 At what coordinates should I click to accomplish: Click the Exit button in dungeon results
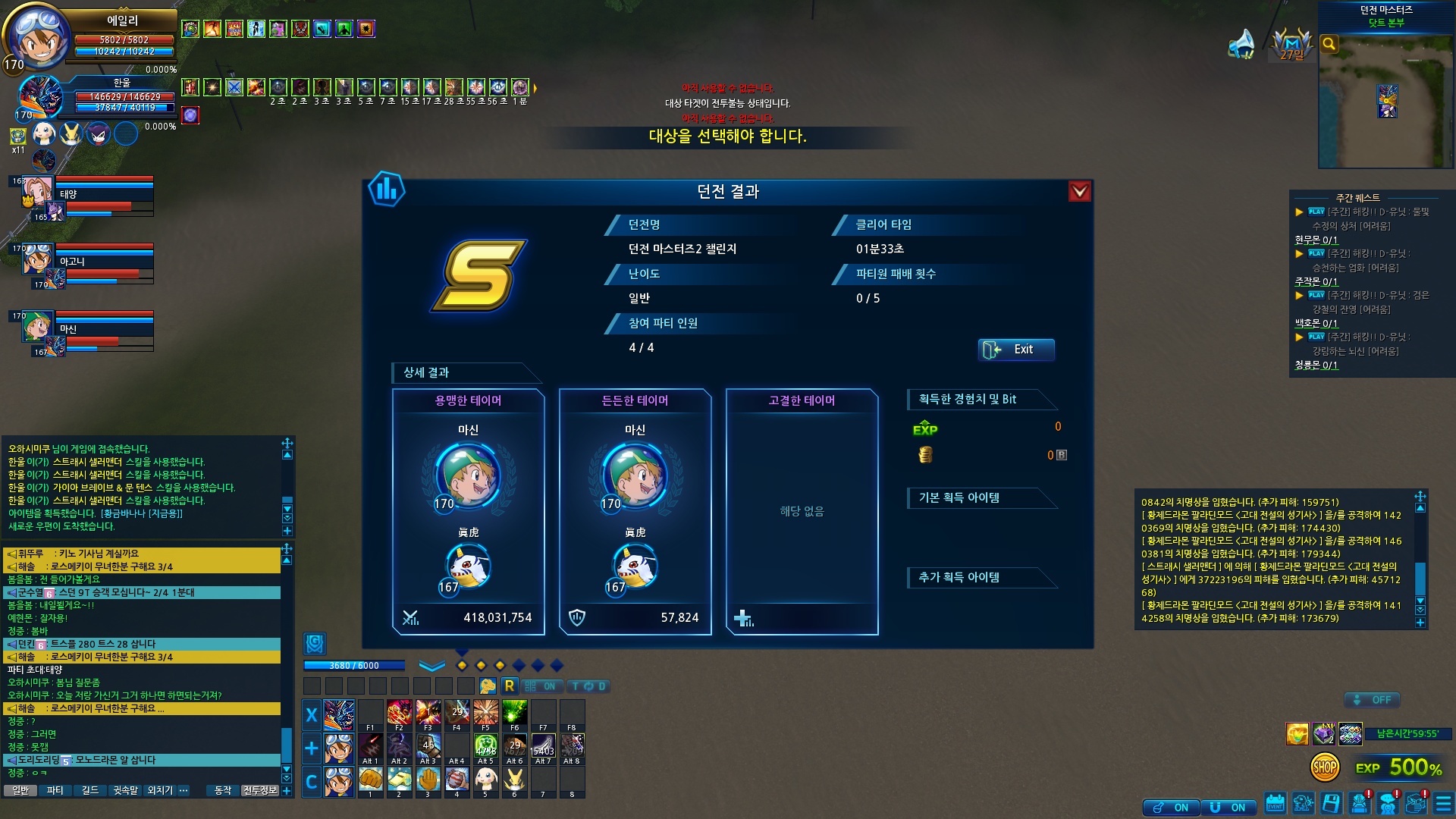point(1016,350)
